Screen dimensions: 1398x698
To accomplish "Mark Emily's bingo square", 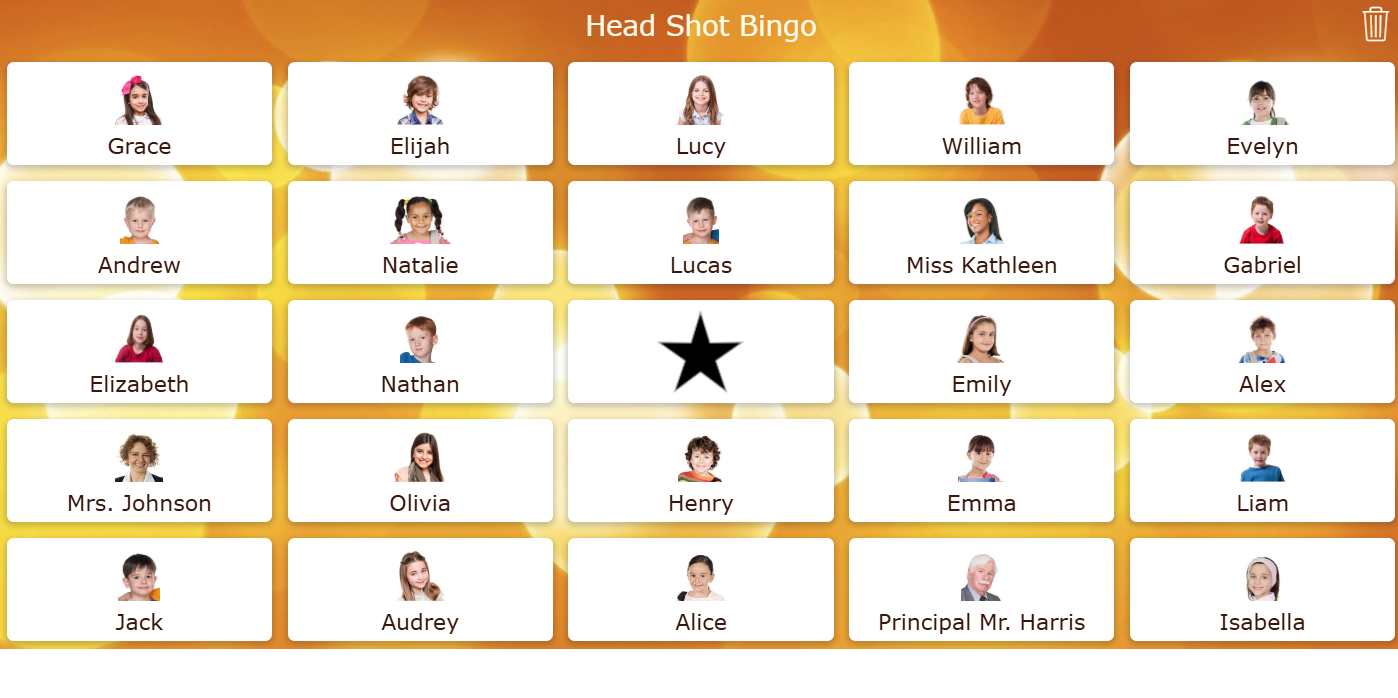I will click(981, 352).
